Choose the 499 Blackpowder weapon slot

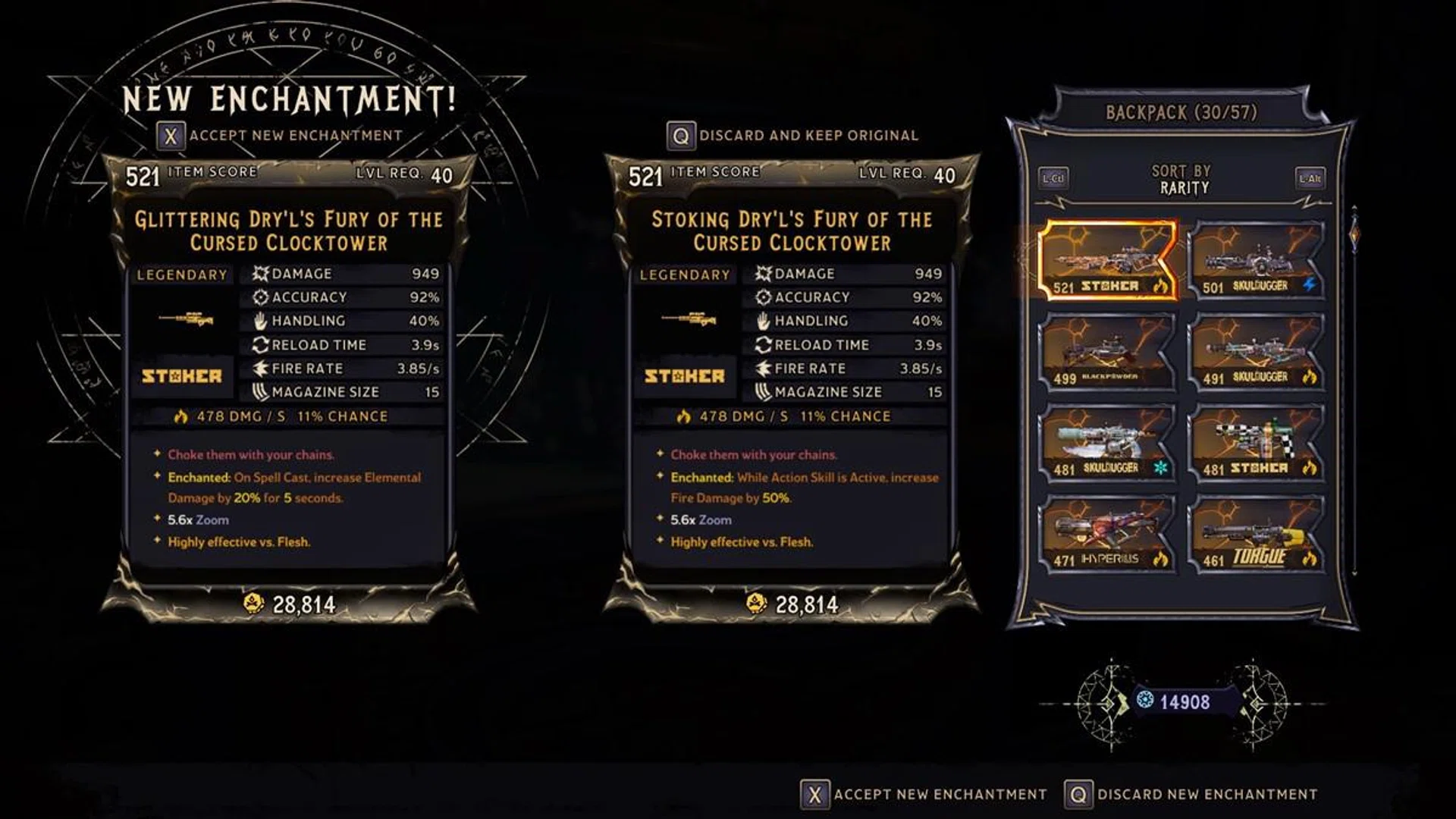(1108, 351)
